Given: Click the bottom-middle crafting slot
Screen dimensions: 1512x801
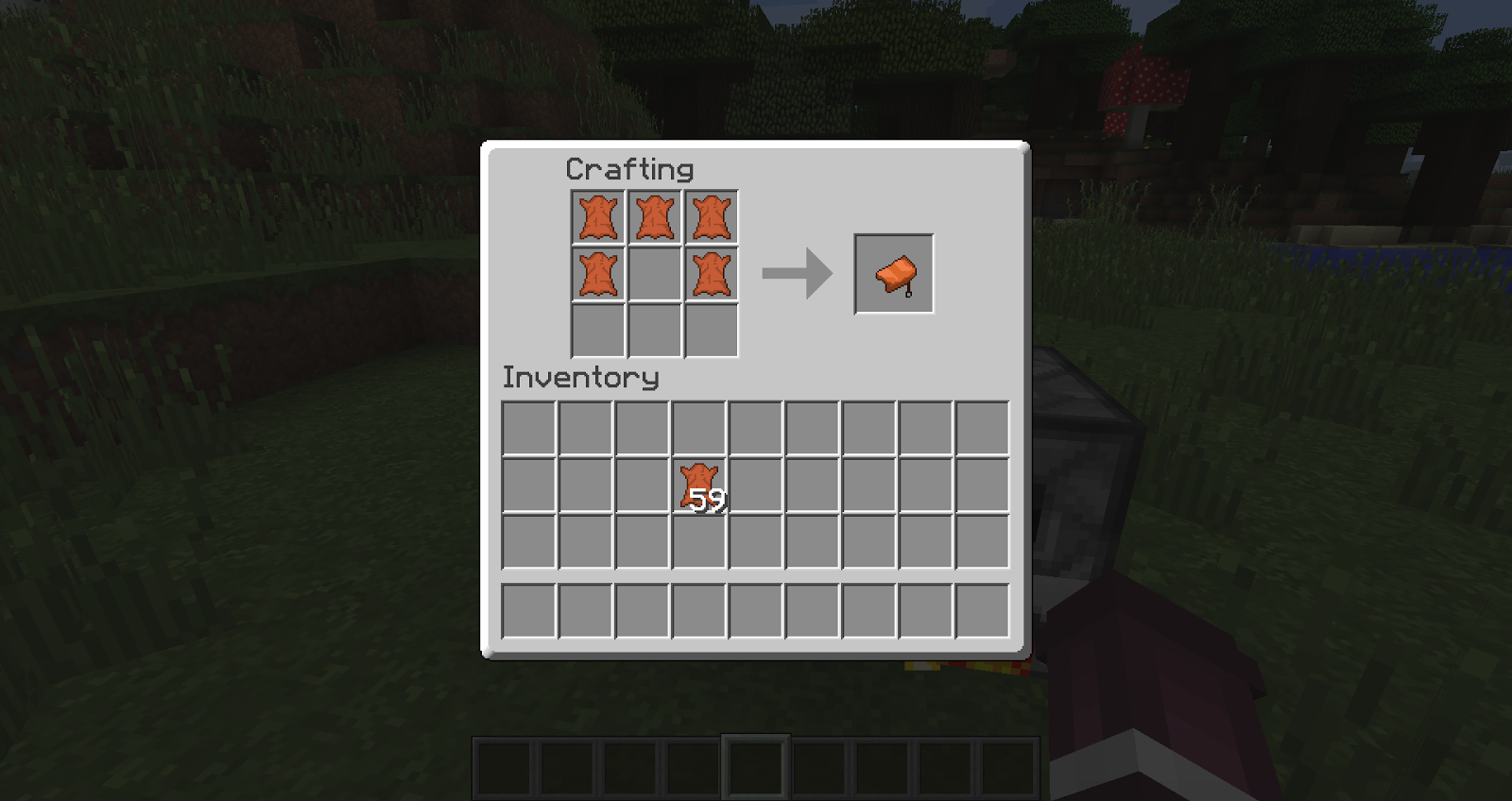Looking at the screenshot, I should tap(656, 331).
